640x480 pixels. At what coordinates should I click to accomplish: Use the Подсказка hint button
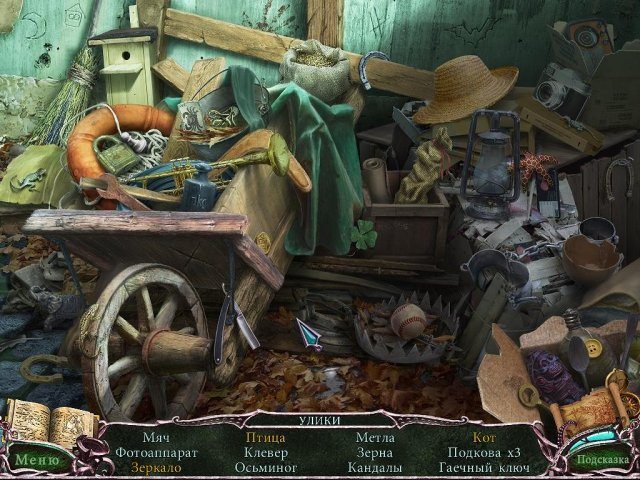[601, 459]
